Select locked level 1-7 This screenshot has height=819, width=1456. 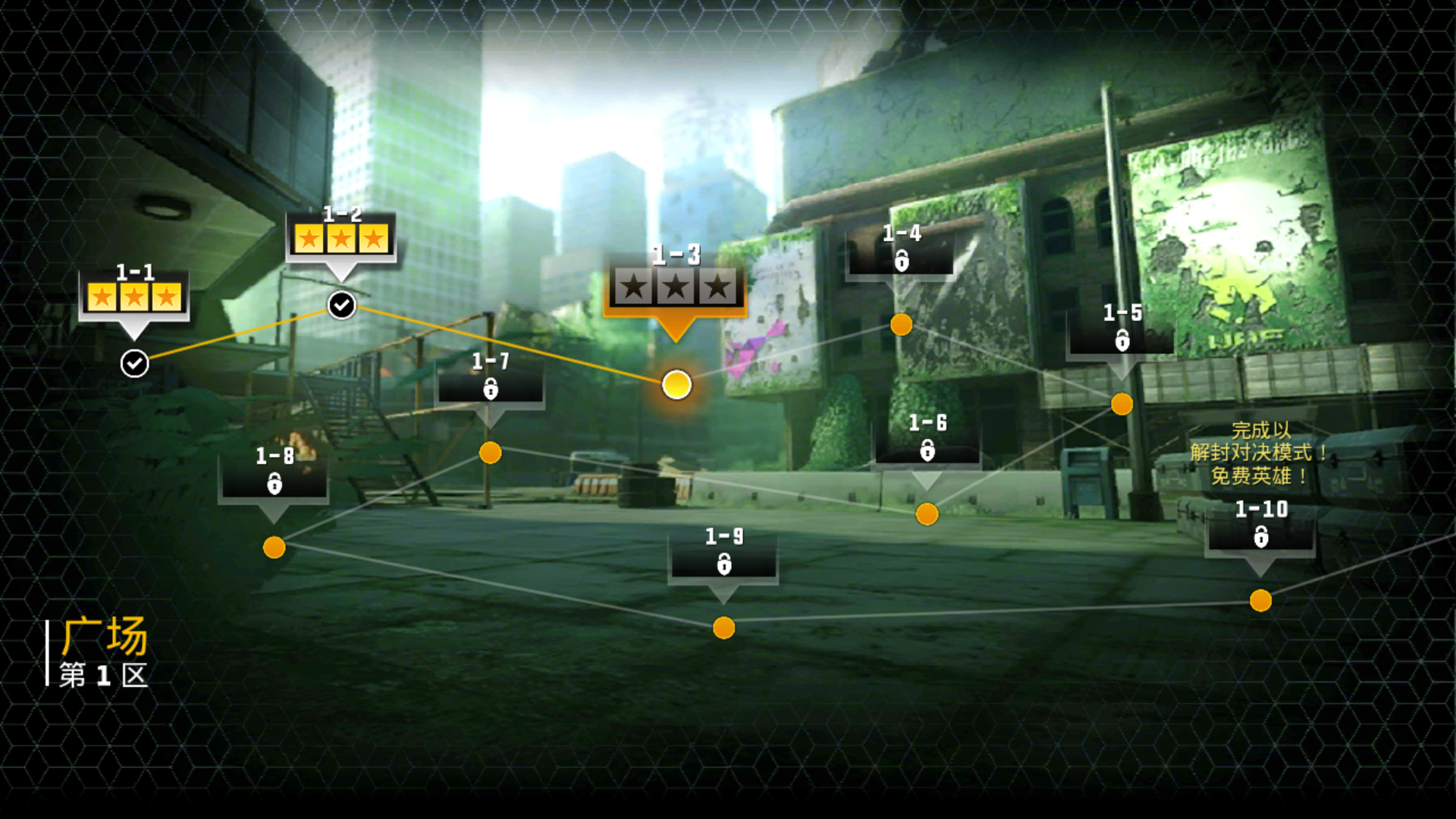click(x=491, y=453)
